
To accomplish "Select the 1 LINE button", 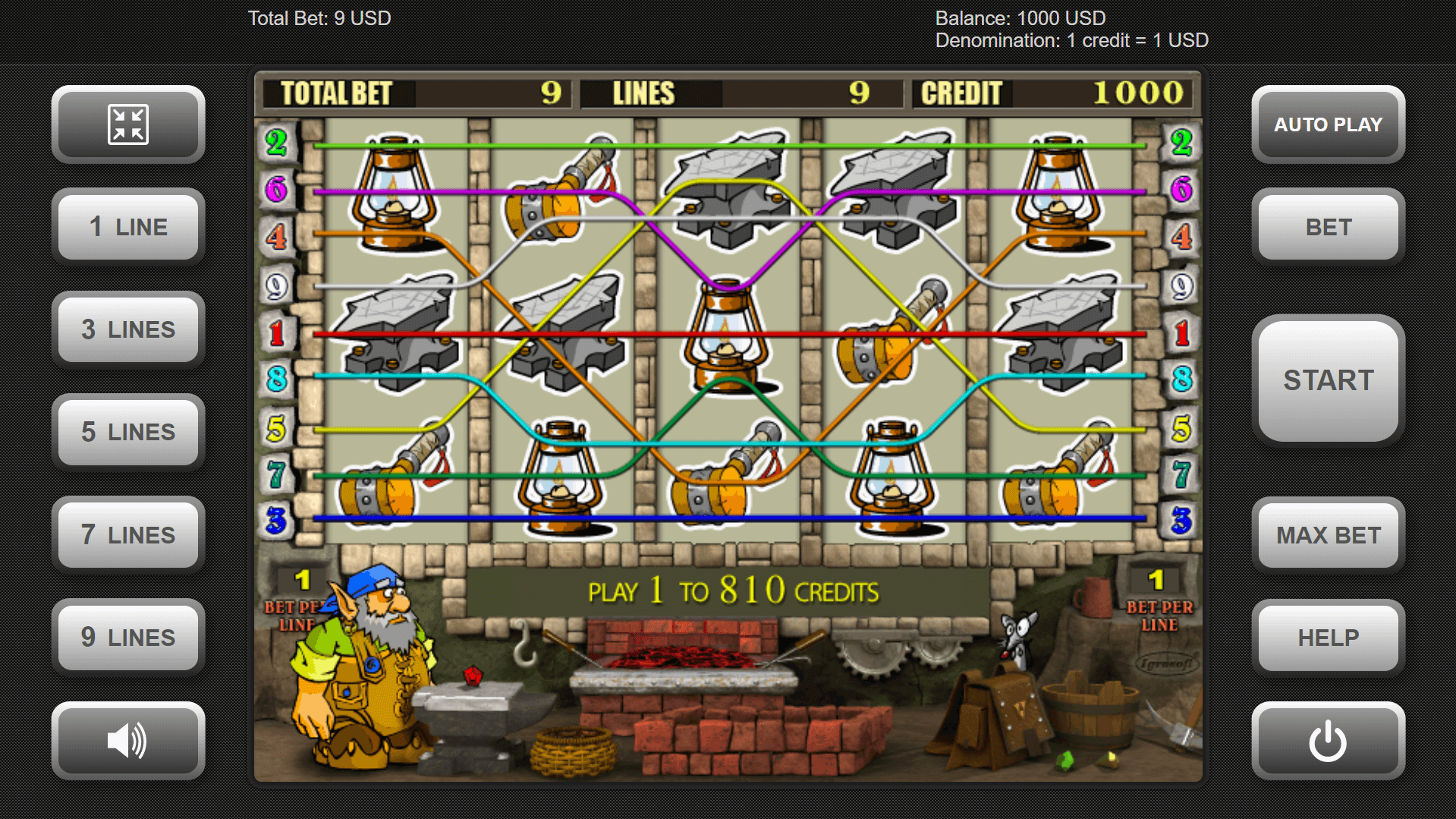I will coord(128,227).
